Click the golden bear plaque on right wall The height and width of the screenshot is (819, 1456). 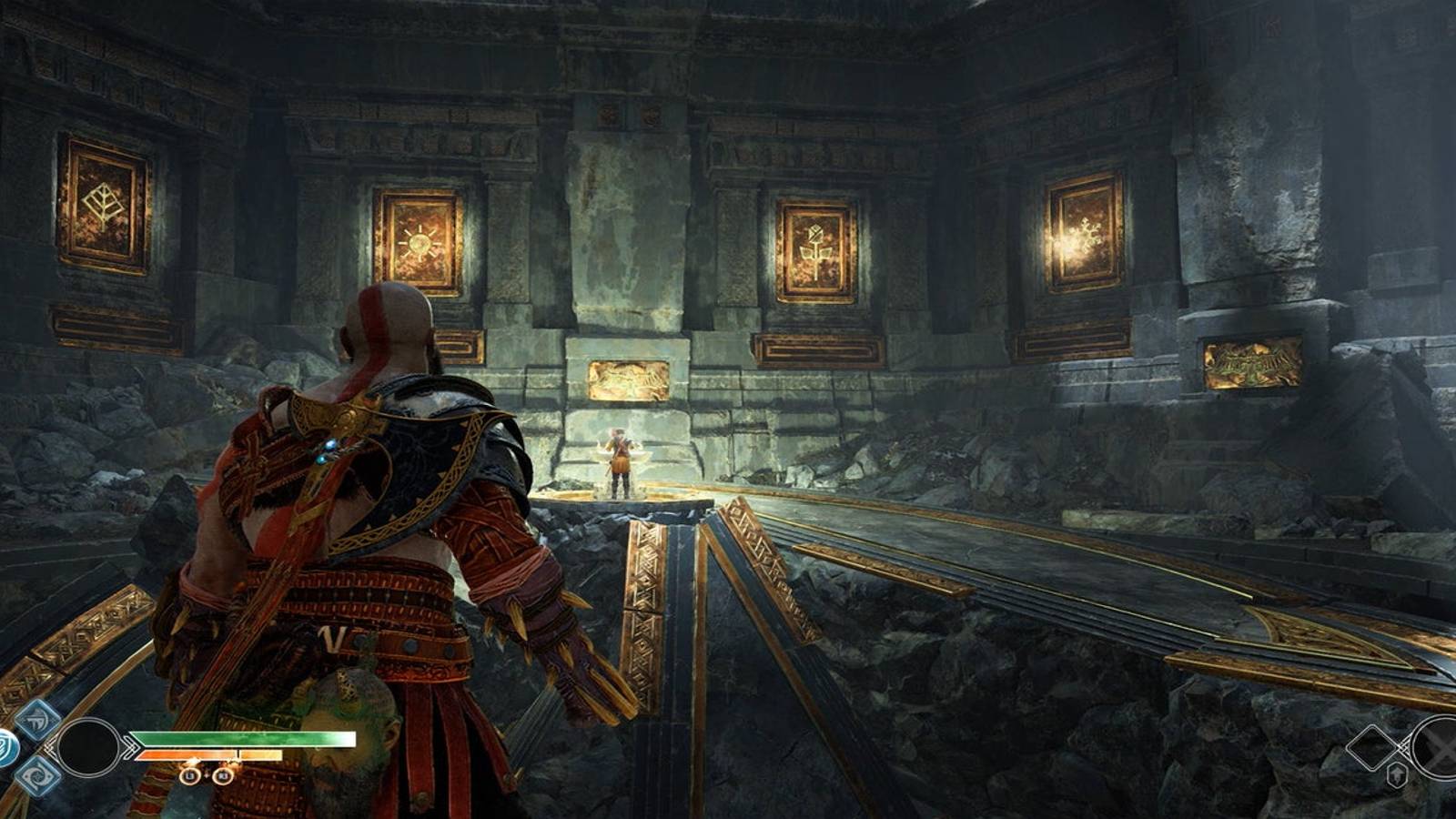(x=1249, y=360)
